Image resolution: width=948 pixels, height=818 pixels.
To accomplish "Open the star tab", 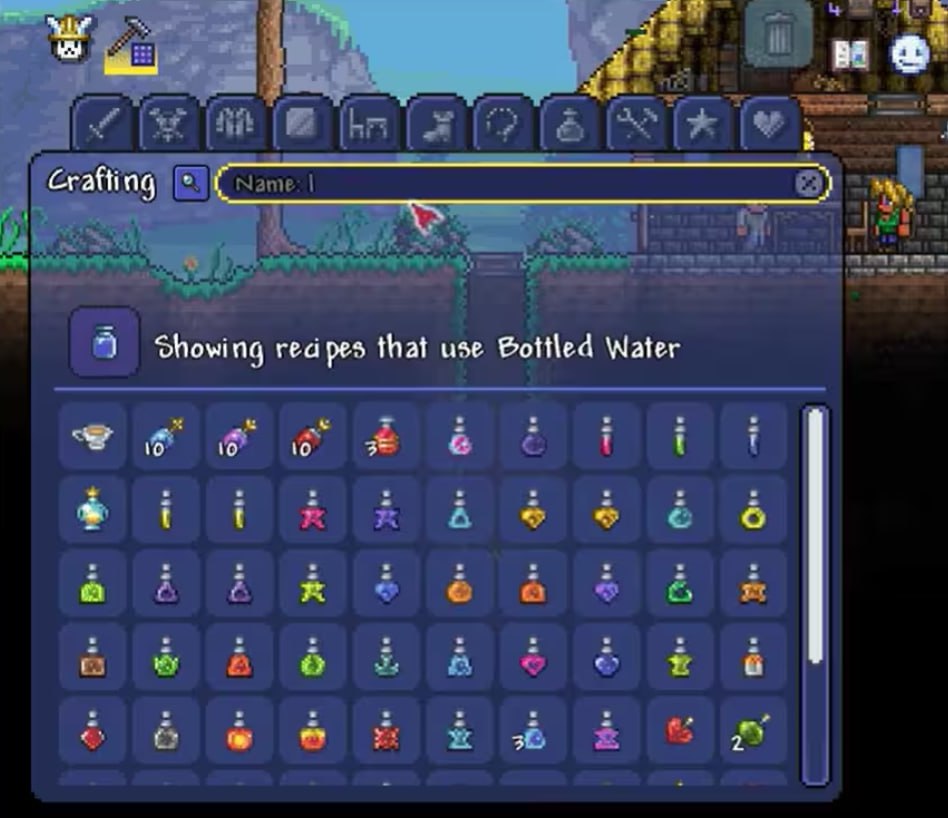I will pos(702,125).
